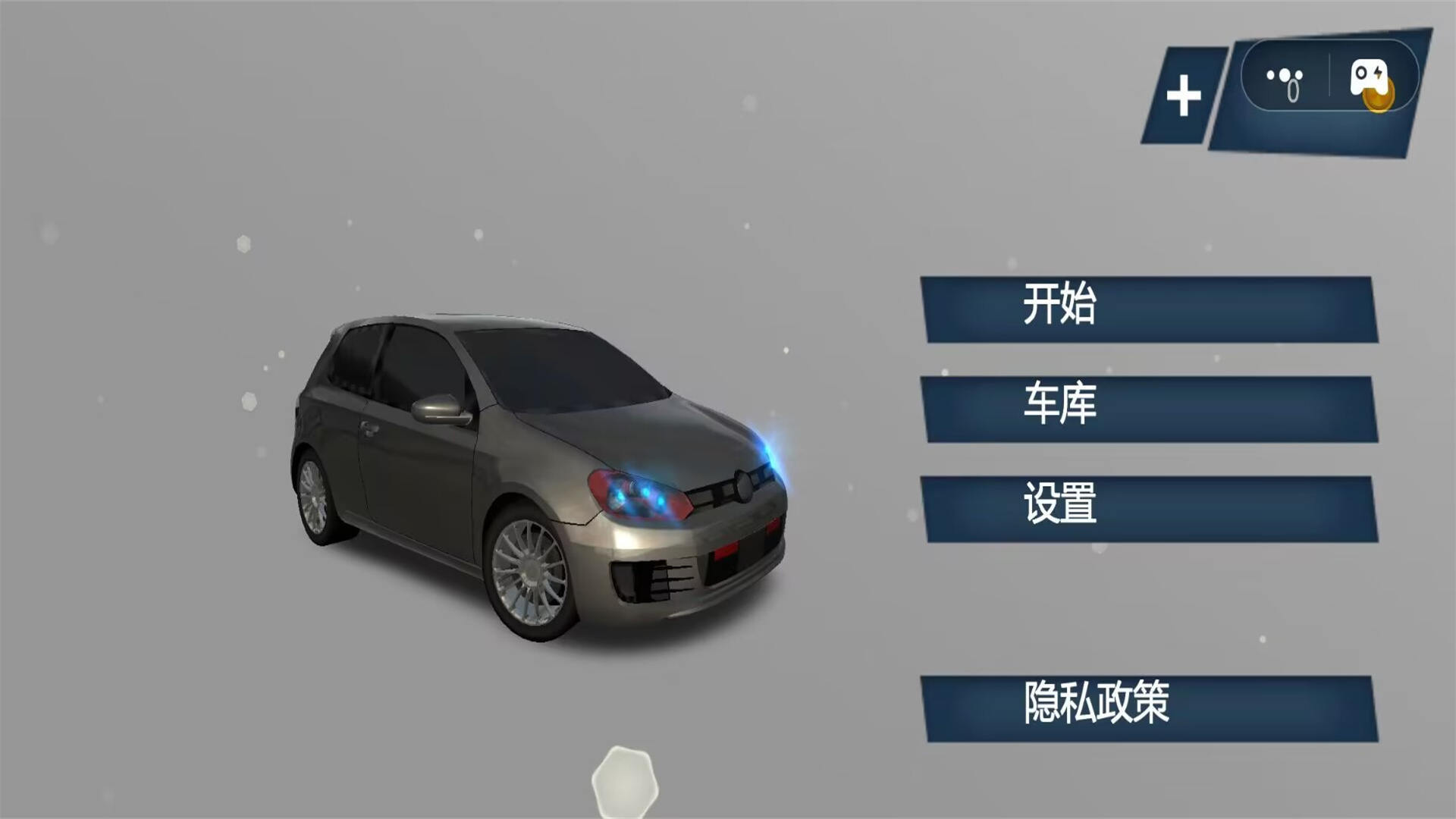Collapse the icon tray using the plus button
Screen dimensions: 1456x819
pos(1184,93)
